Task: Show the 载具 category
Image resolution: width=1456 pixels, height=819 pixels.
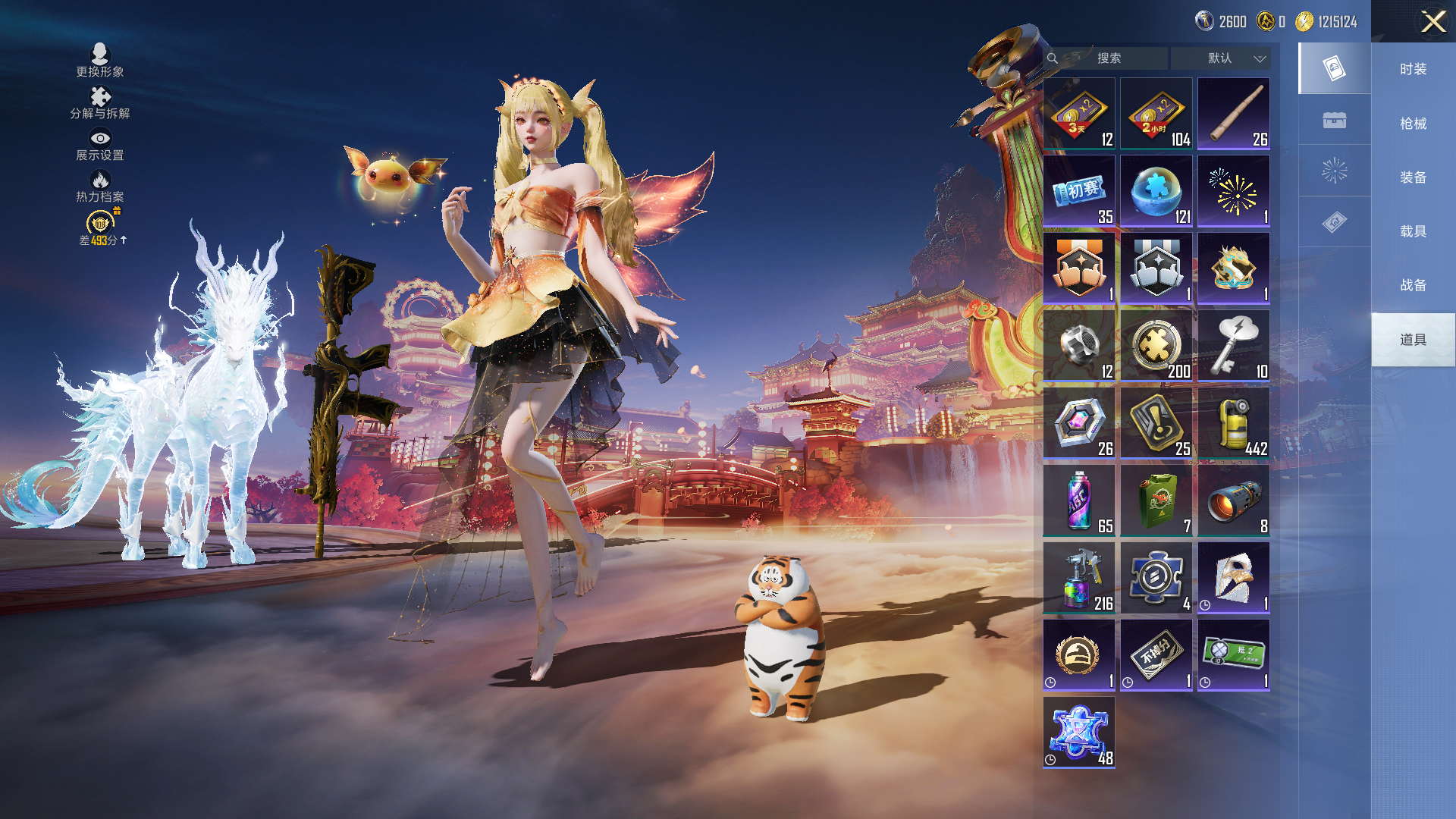Action: [x=1413, y=231]
